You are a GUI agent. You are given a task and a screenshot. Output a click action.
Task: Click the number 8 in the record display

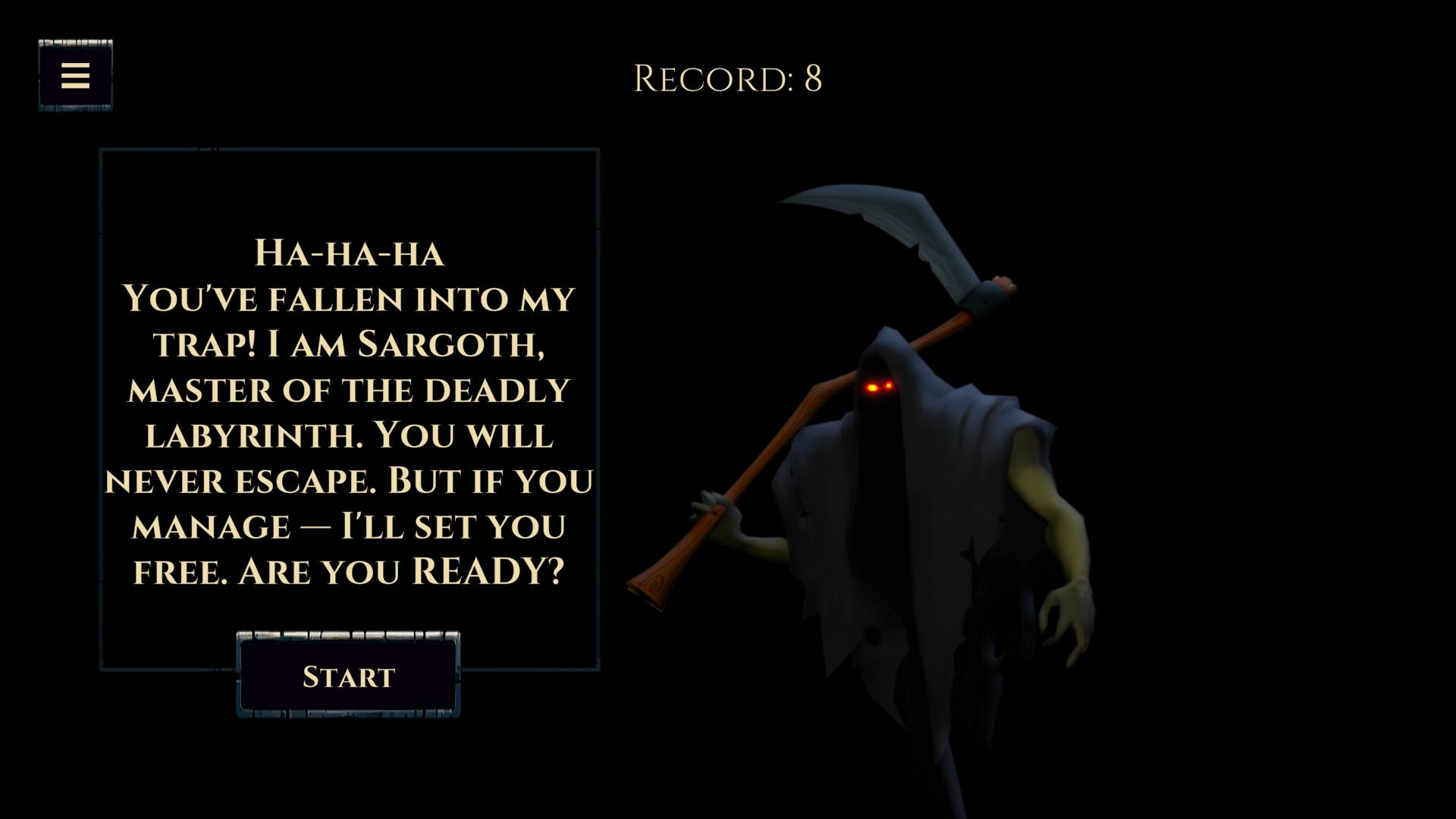tap(811, 78)
